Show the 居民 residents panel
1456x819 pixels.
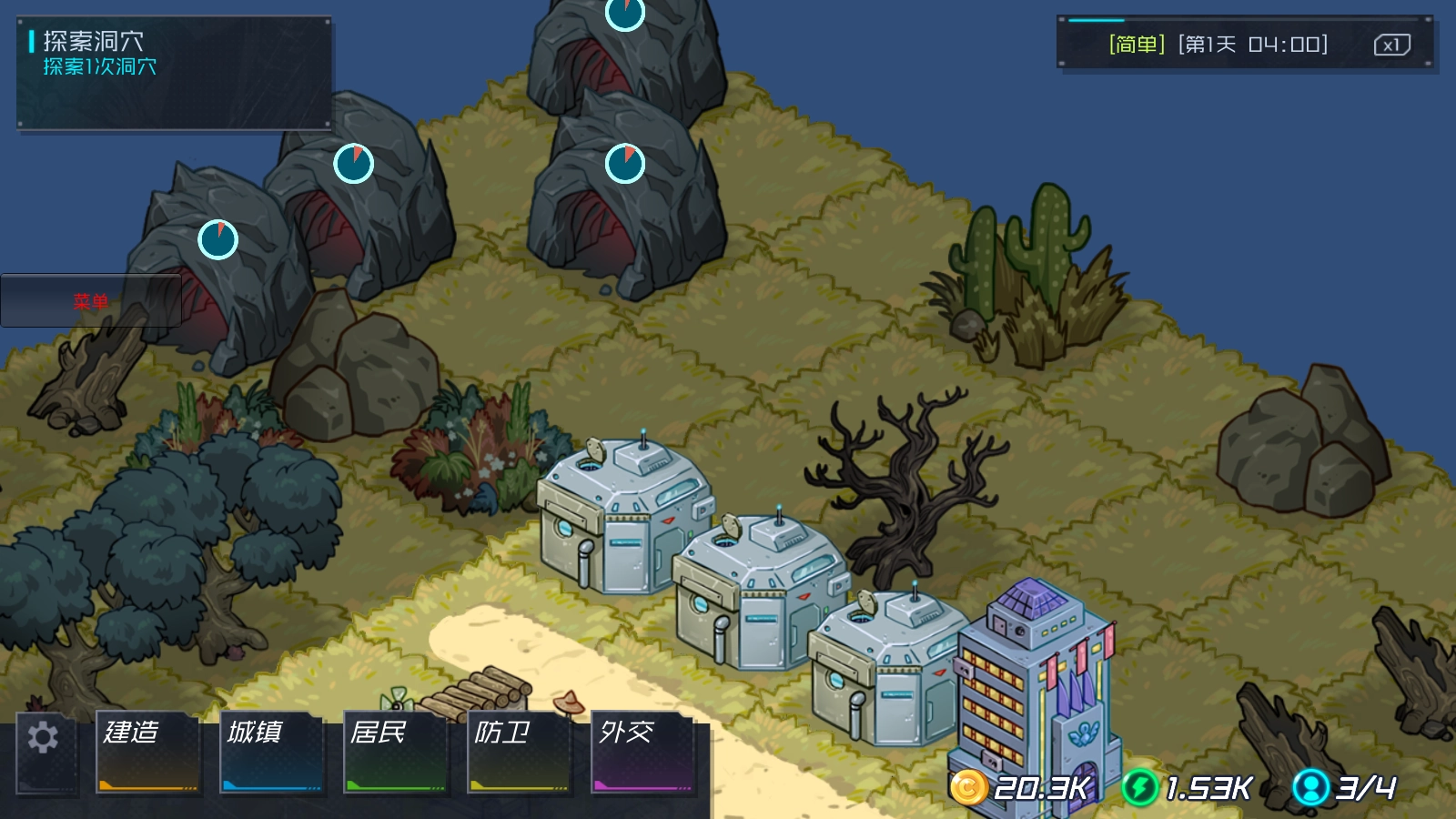coord(395,752)
